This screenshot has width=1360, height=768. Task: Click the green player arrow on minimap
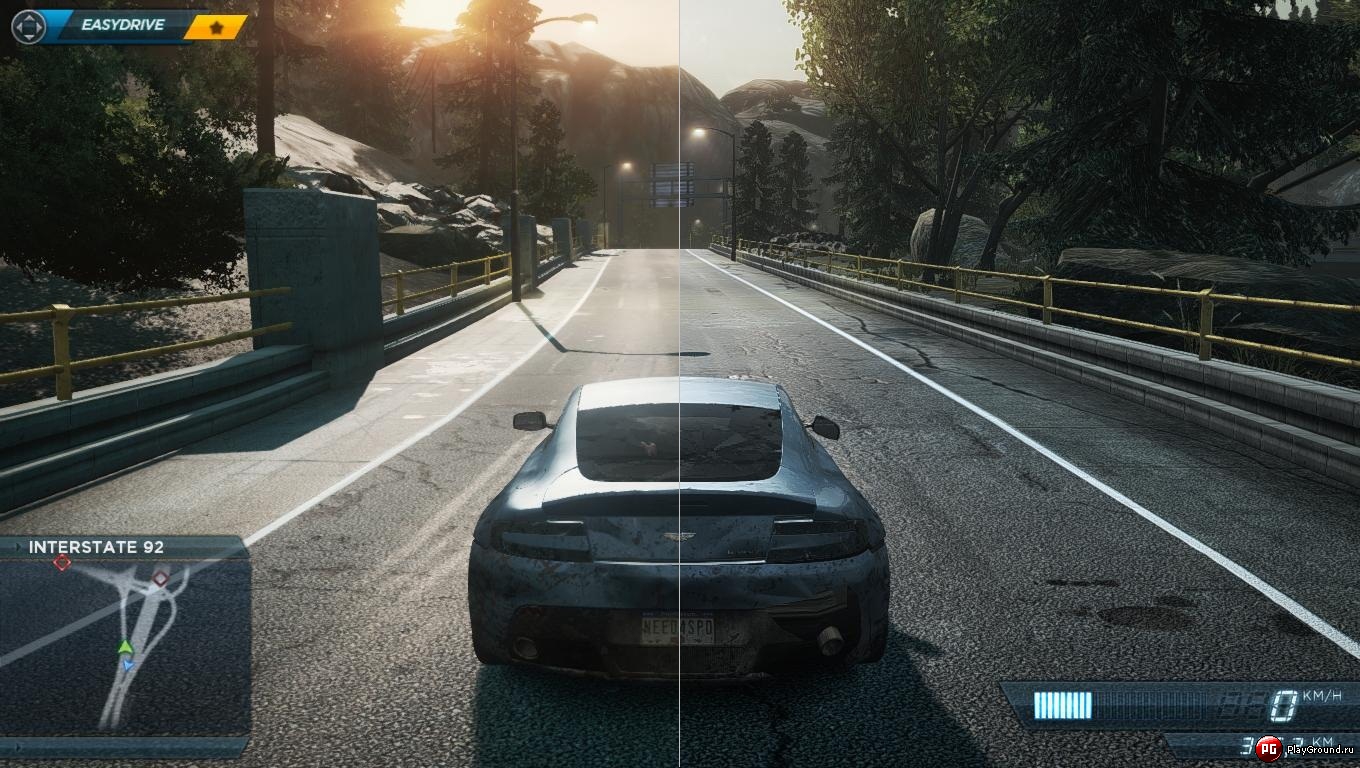pos(125,646)
